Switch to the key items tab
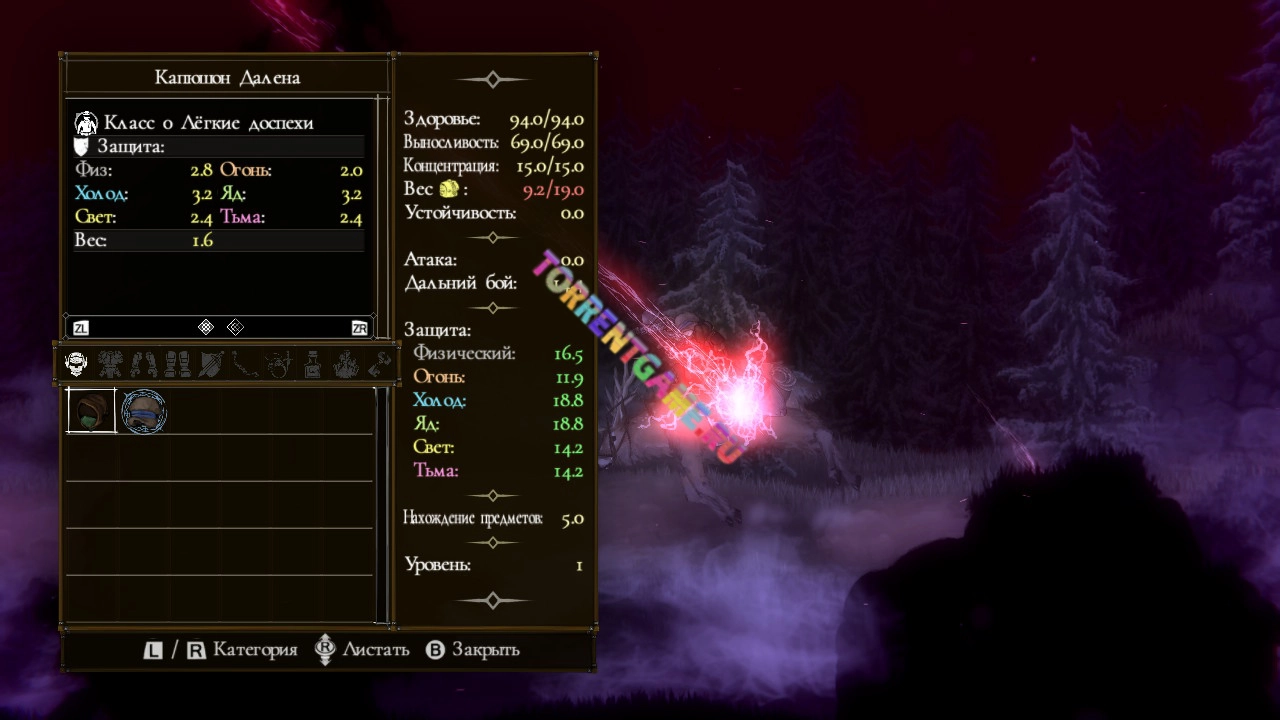 click(379, 364)
